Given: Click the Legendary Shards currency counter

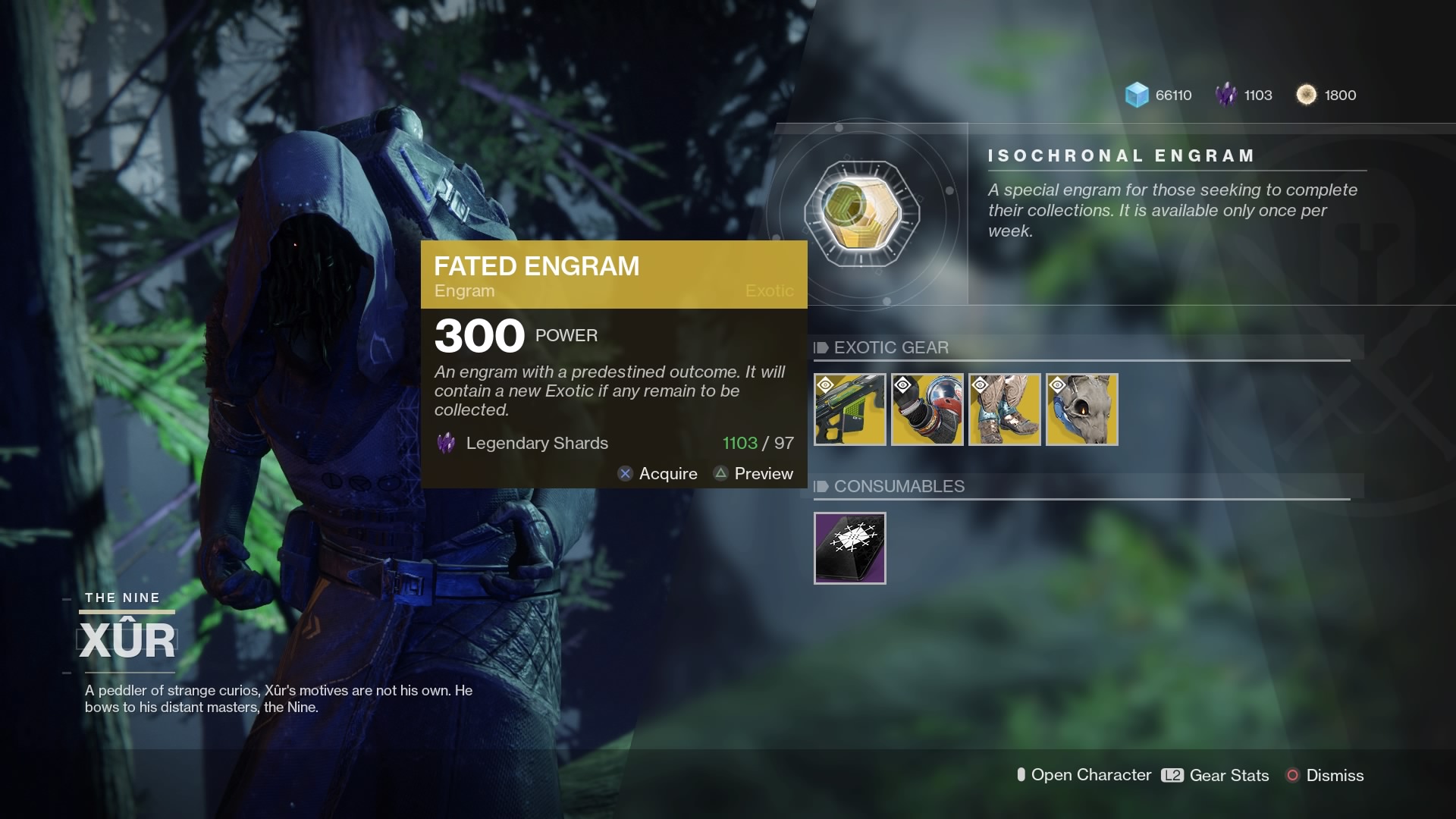Looking at the screenshot, I should click(x=1244, y=95).
